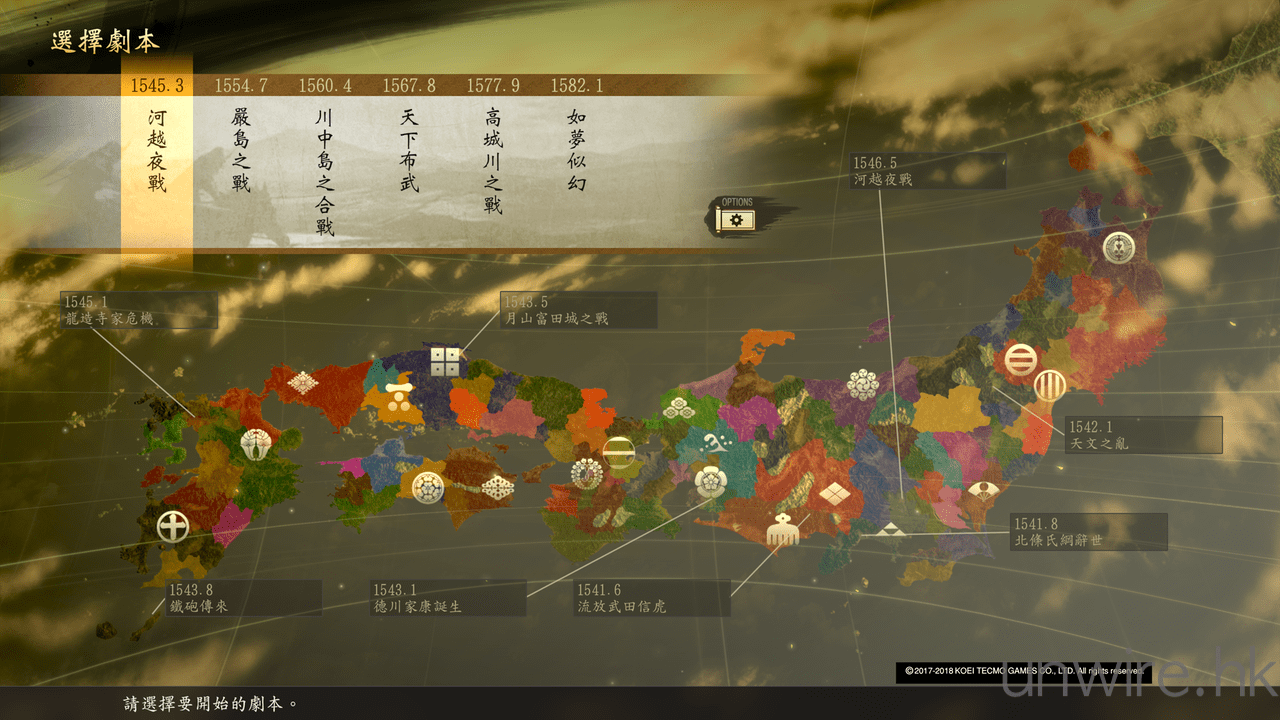Select the 1567.8 天下布武 scenario

(409, 150)
